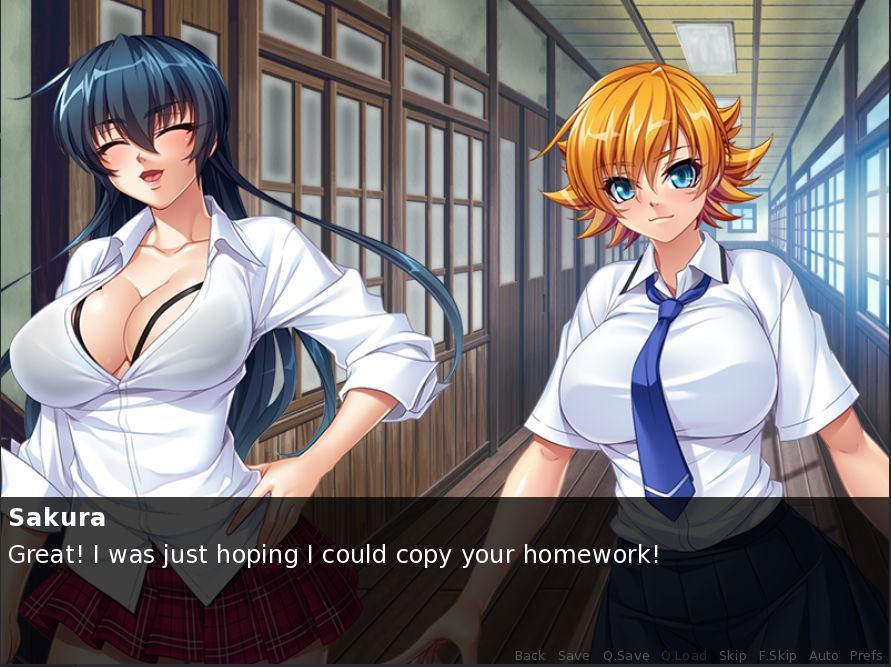Open the Save menu
891x667 pixels.
tap(573, 656)
